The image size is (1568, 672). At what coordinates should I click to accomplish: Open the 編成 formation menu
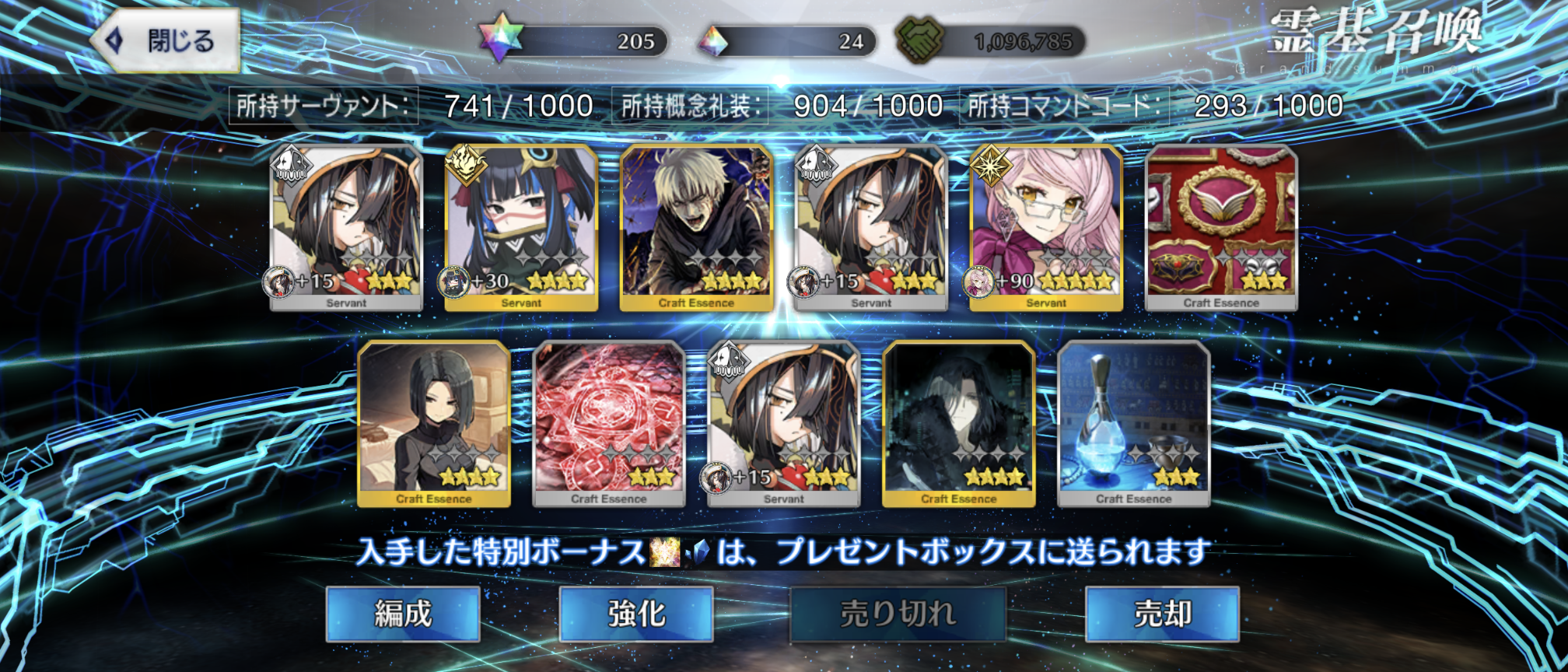(403, 614)
